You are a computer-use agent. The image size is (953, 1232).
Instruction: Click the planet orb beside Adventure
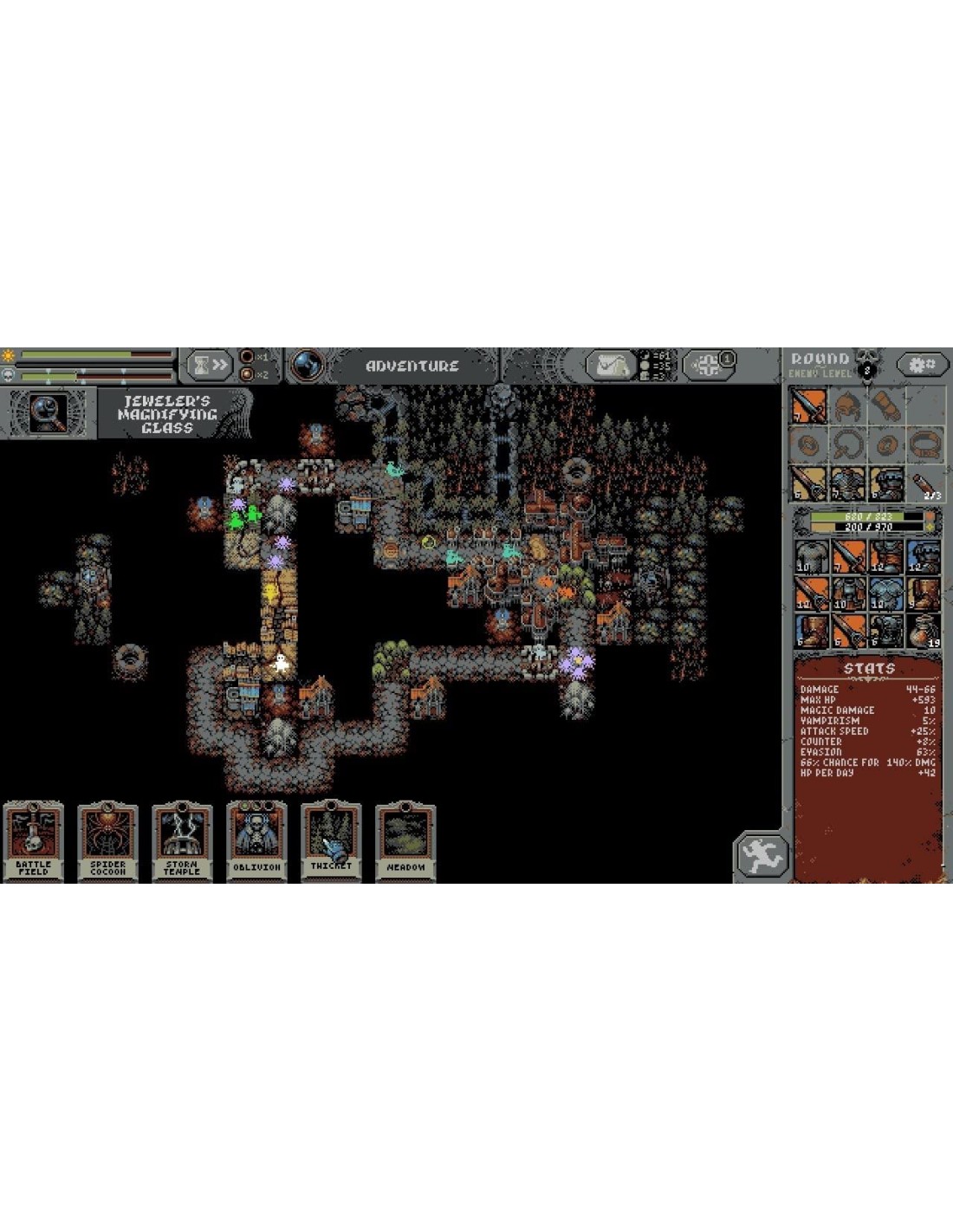[x=307, y=366]
